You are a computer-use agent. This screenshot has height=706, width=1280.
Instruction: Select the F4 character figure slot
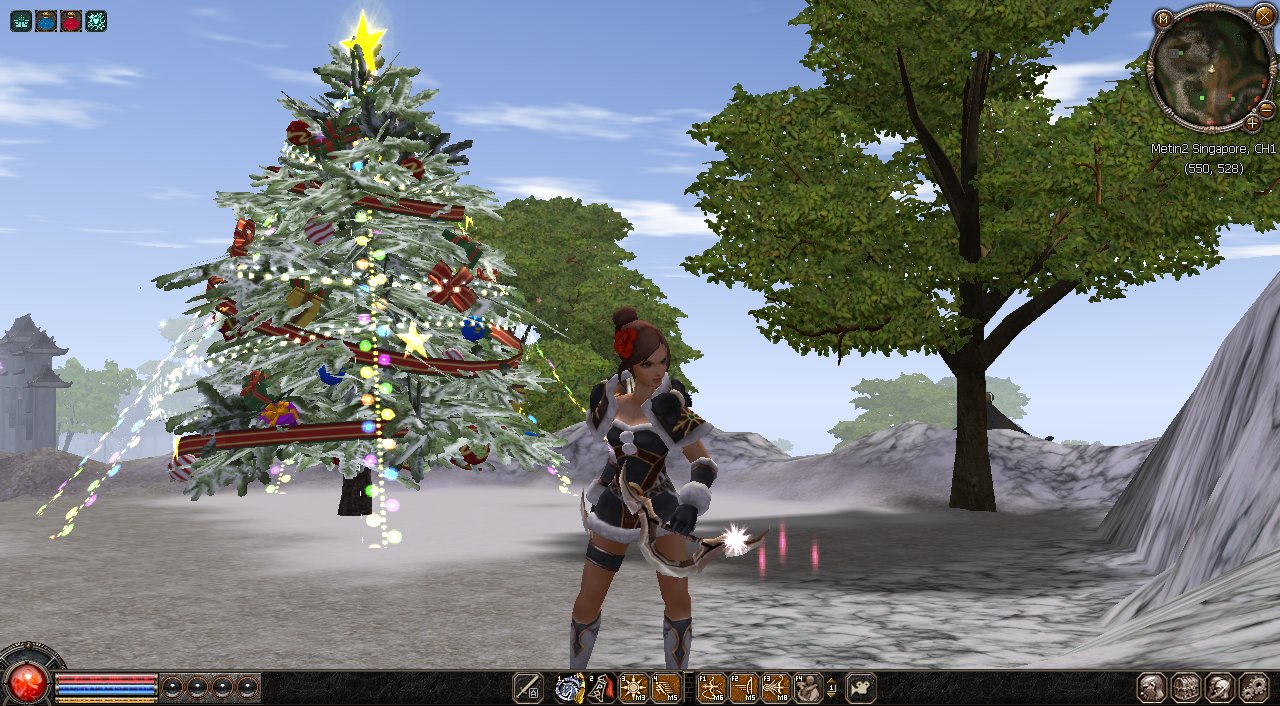click(x=807, y=687)
